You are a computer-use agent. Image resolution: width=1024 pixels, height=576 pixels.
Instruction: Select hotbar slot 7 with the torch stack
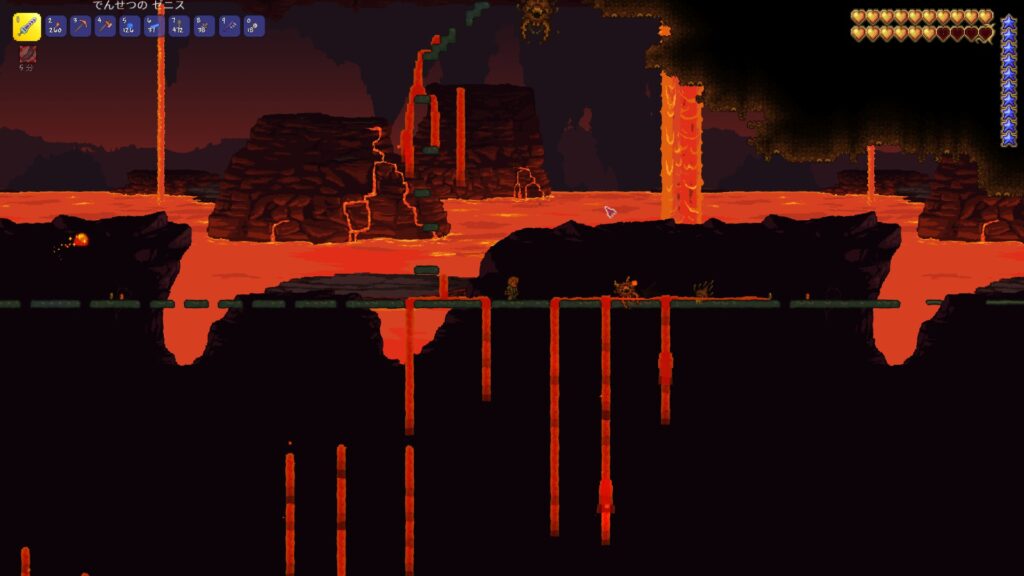tap(179, 26)
